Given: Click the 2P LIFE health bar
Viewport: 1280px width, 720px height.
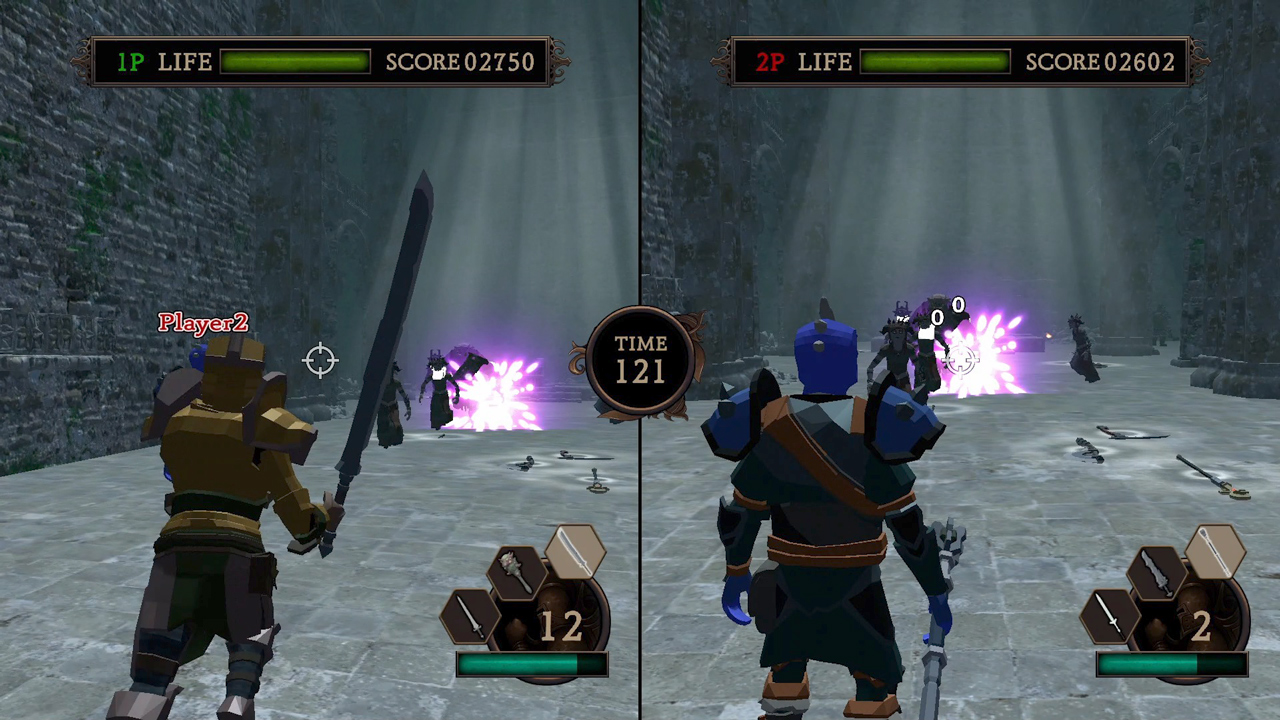Looking at the screenshot, I should (936, 62).
